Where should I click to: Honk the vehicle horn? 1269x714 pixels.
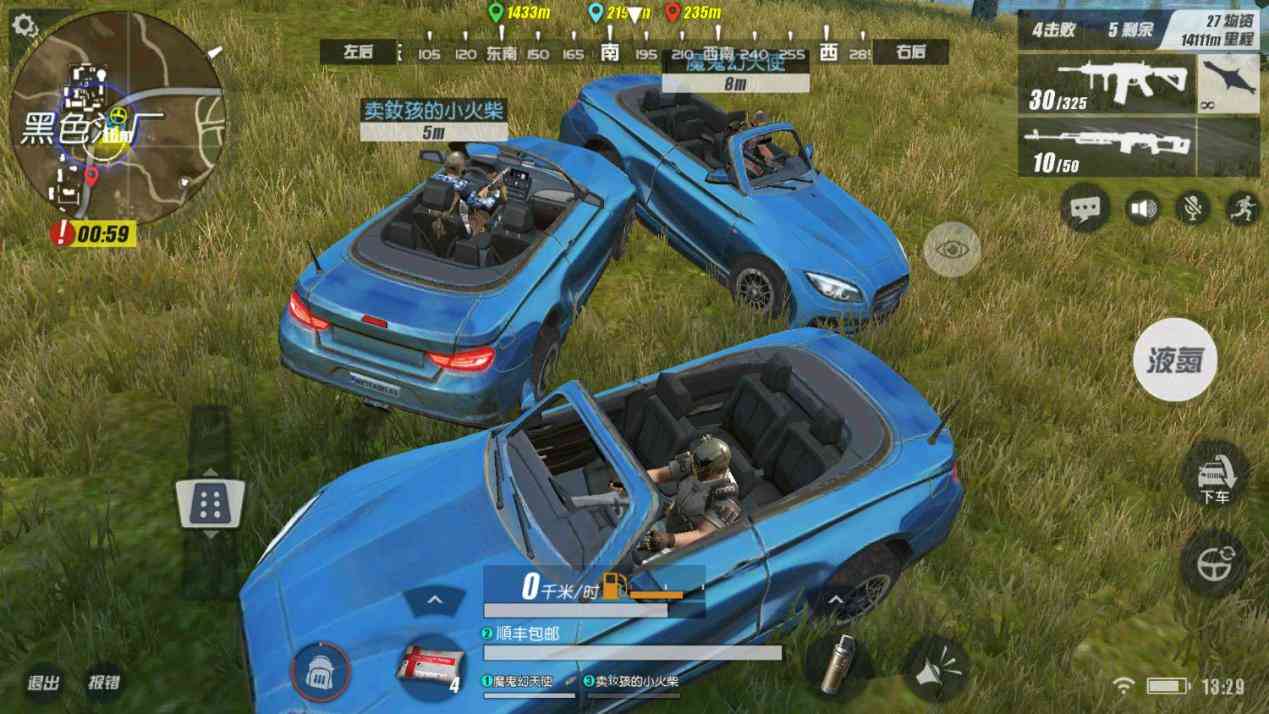pyautogui.click(x=939, y=670)
